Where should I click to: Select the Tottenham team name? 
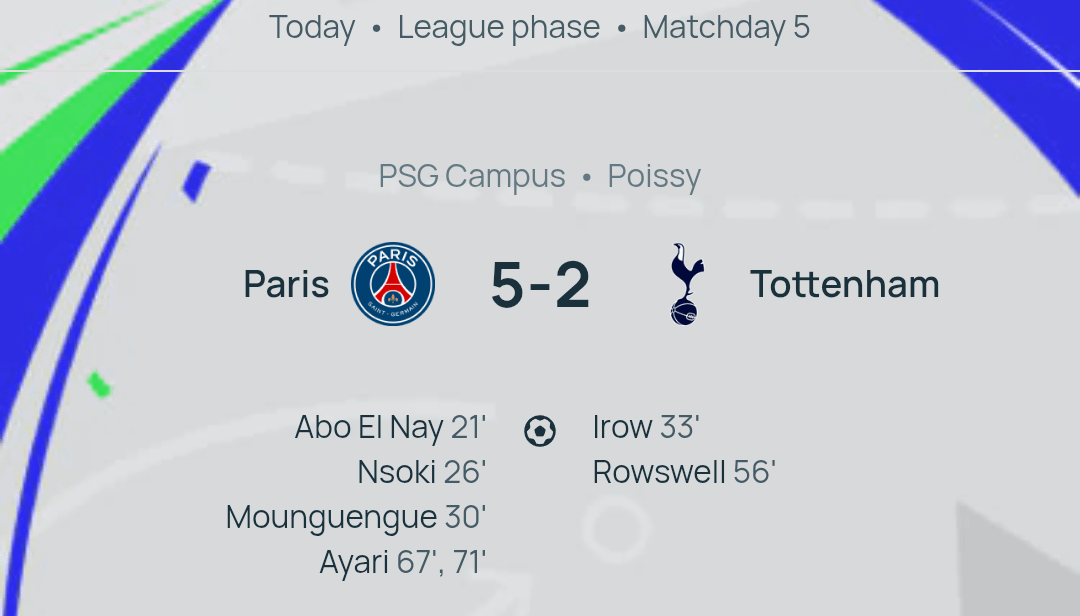click(844, 284)
